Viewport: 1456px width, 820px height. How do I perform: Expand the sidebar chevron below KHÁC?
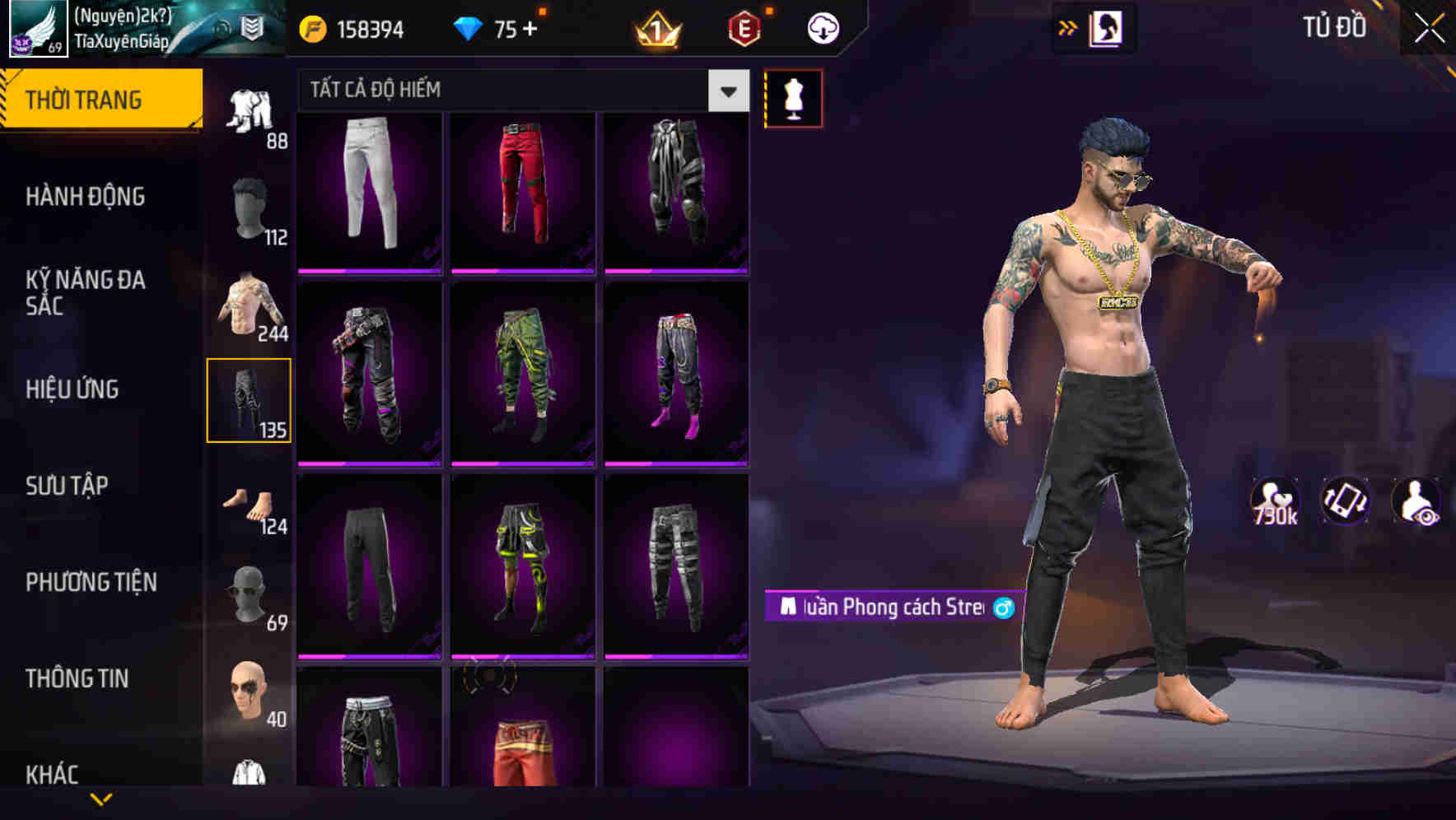pos(102,798)
